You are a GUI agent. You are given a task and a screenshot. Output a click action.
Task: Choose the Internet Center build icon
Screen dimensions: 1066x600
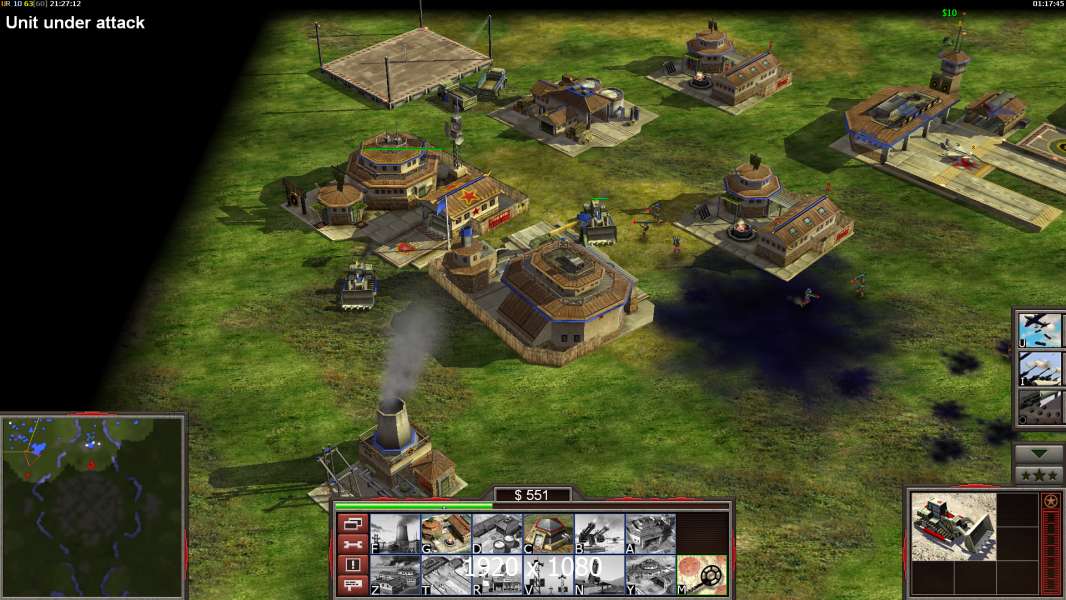(x=497, y=575)
